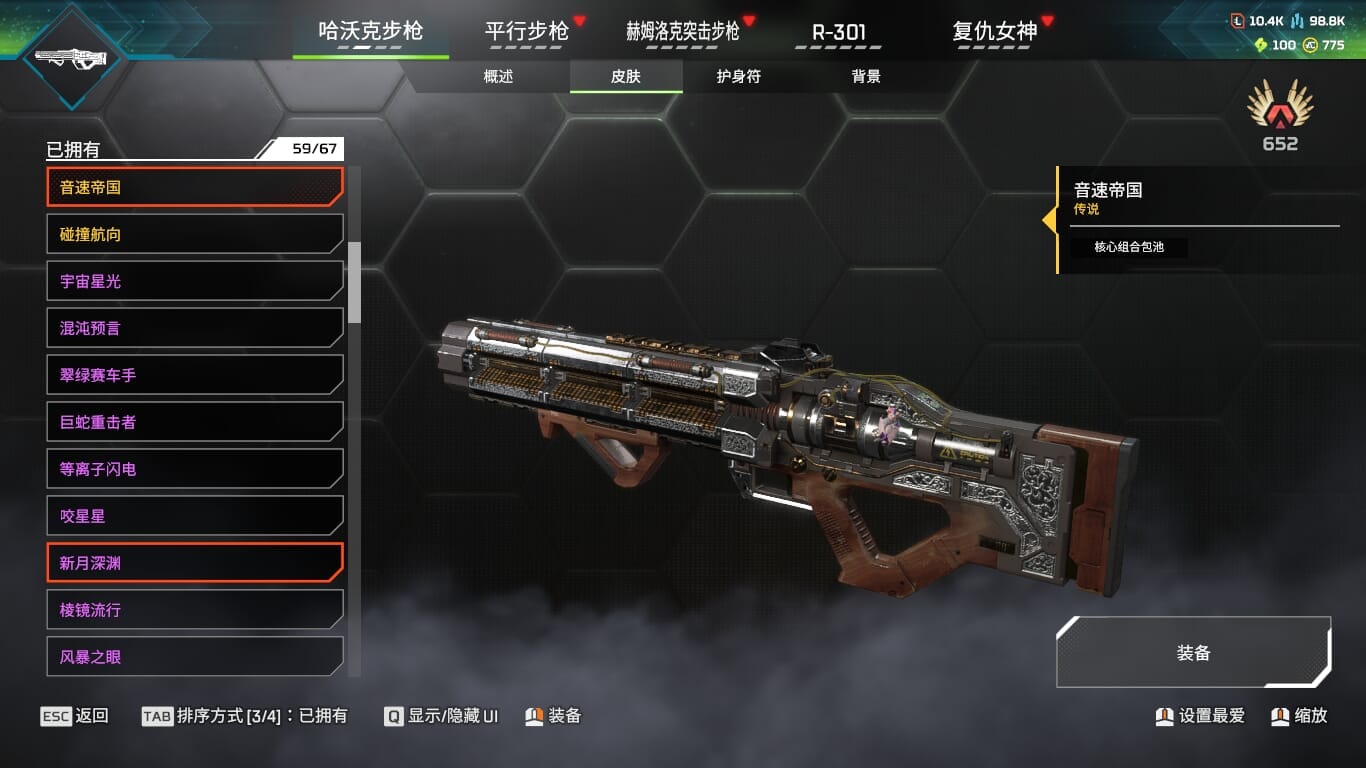Viewport: 1366px width, 768px height.
Task: Pick the 翠绿赛车手 skin
Action: coord(195,375)
